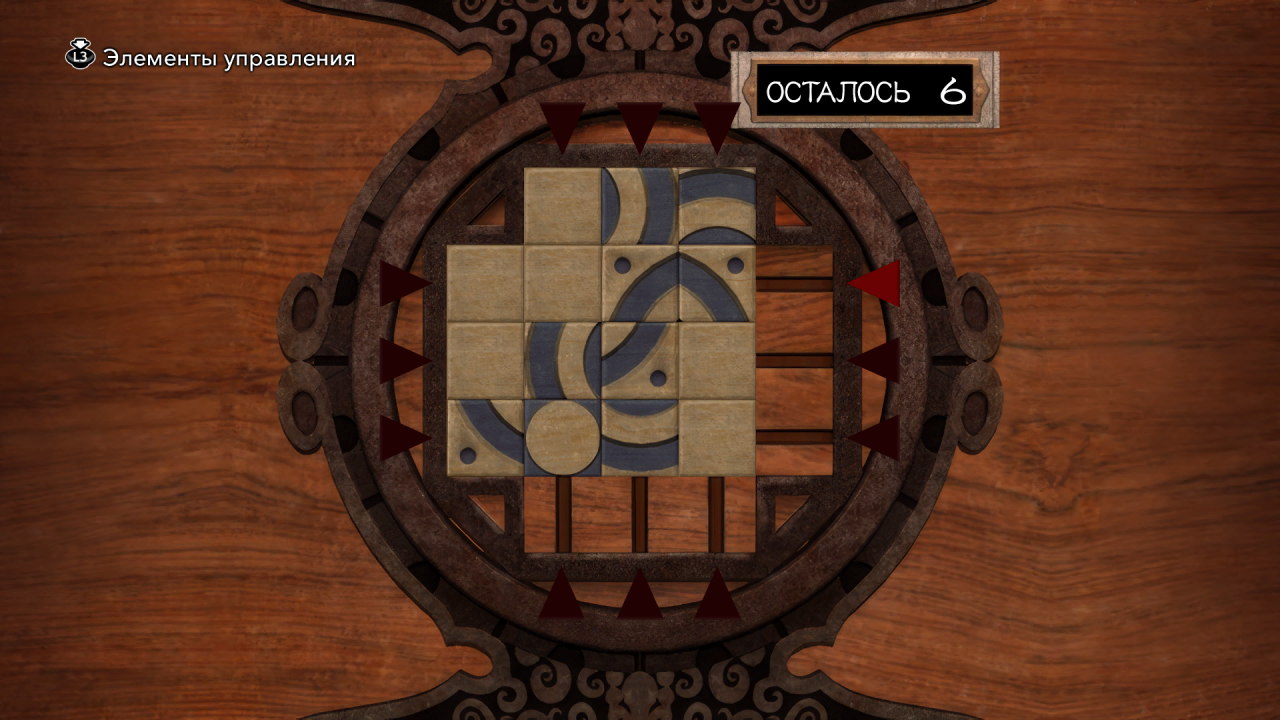Select the right-pointing arrow beside the middle row

coord(403,360)
